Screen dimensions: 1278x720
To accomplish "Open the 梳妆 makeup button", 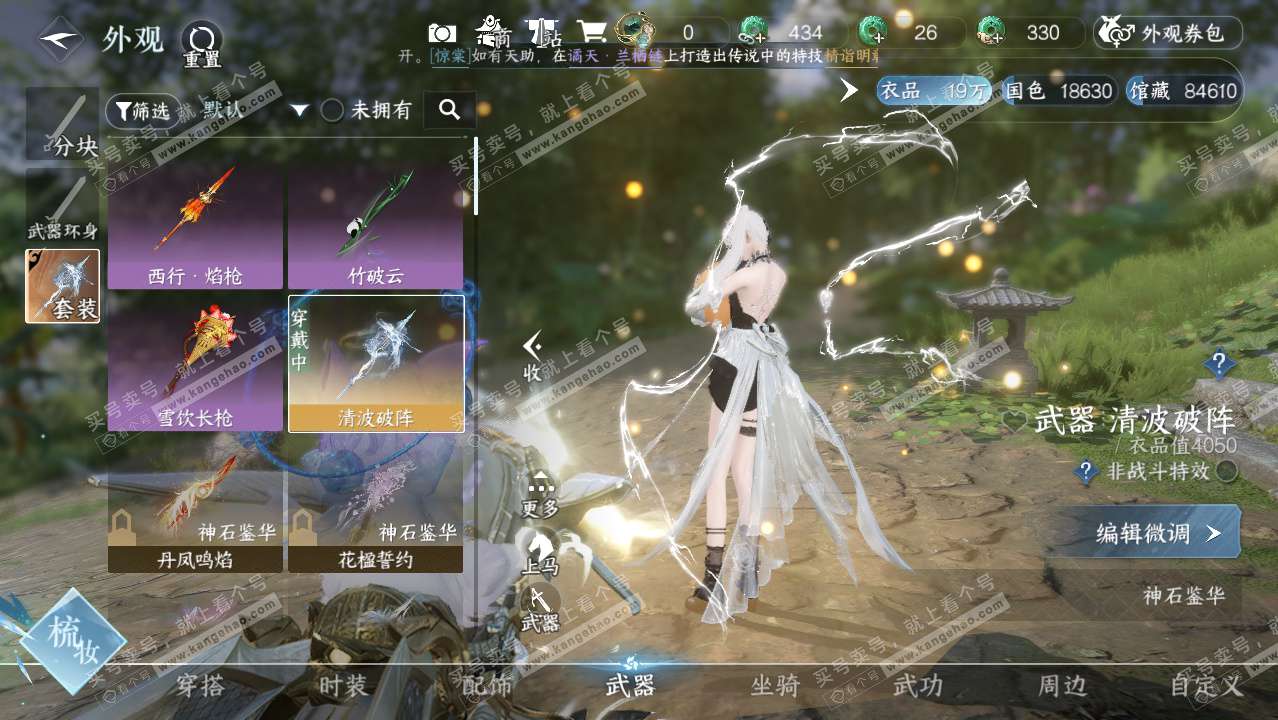I will click(x=72, y=640).
